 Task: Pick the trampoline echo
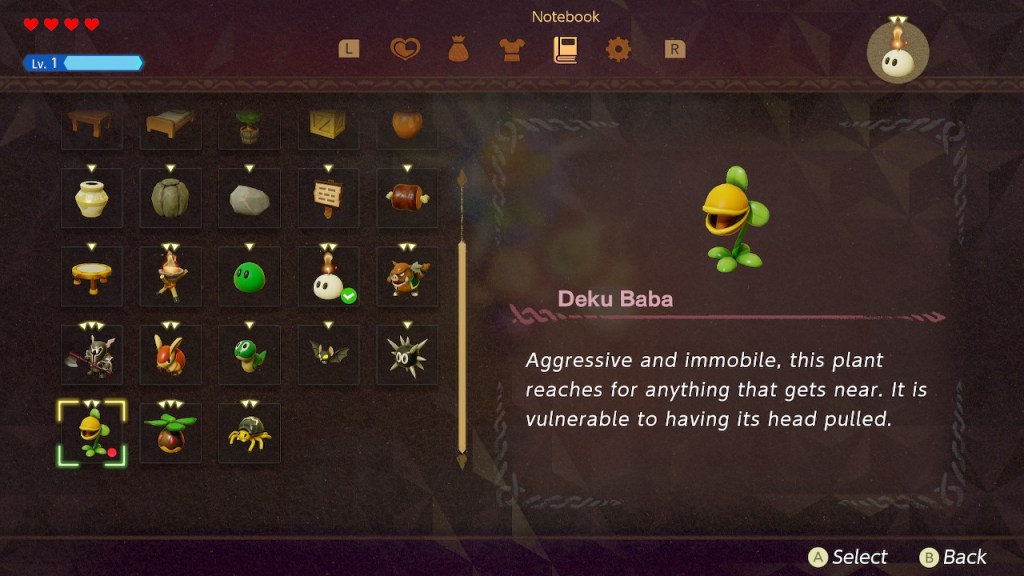click(91, 276)
